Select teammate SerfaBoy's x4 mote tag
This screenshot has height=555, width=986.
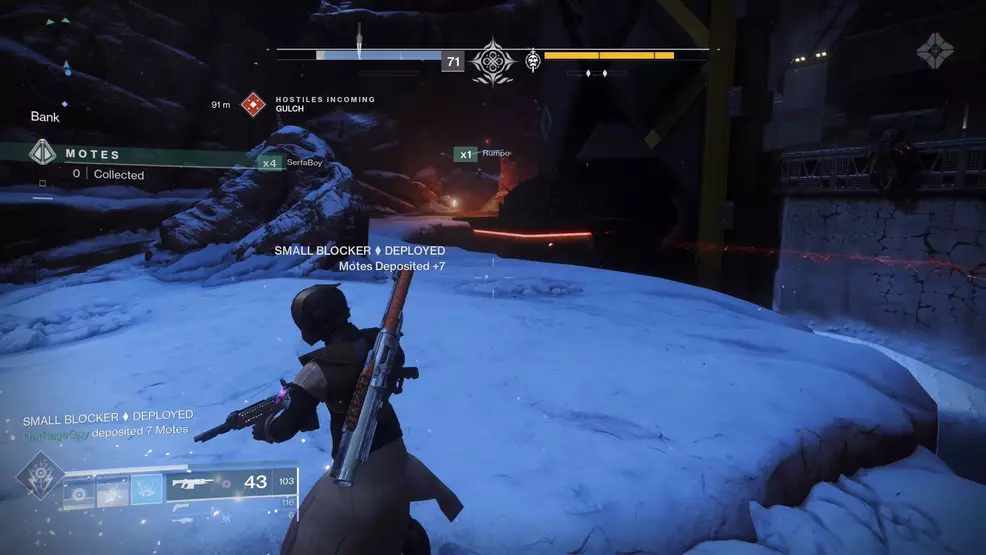[269, 163]
